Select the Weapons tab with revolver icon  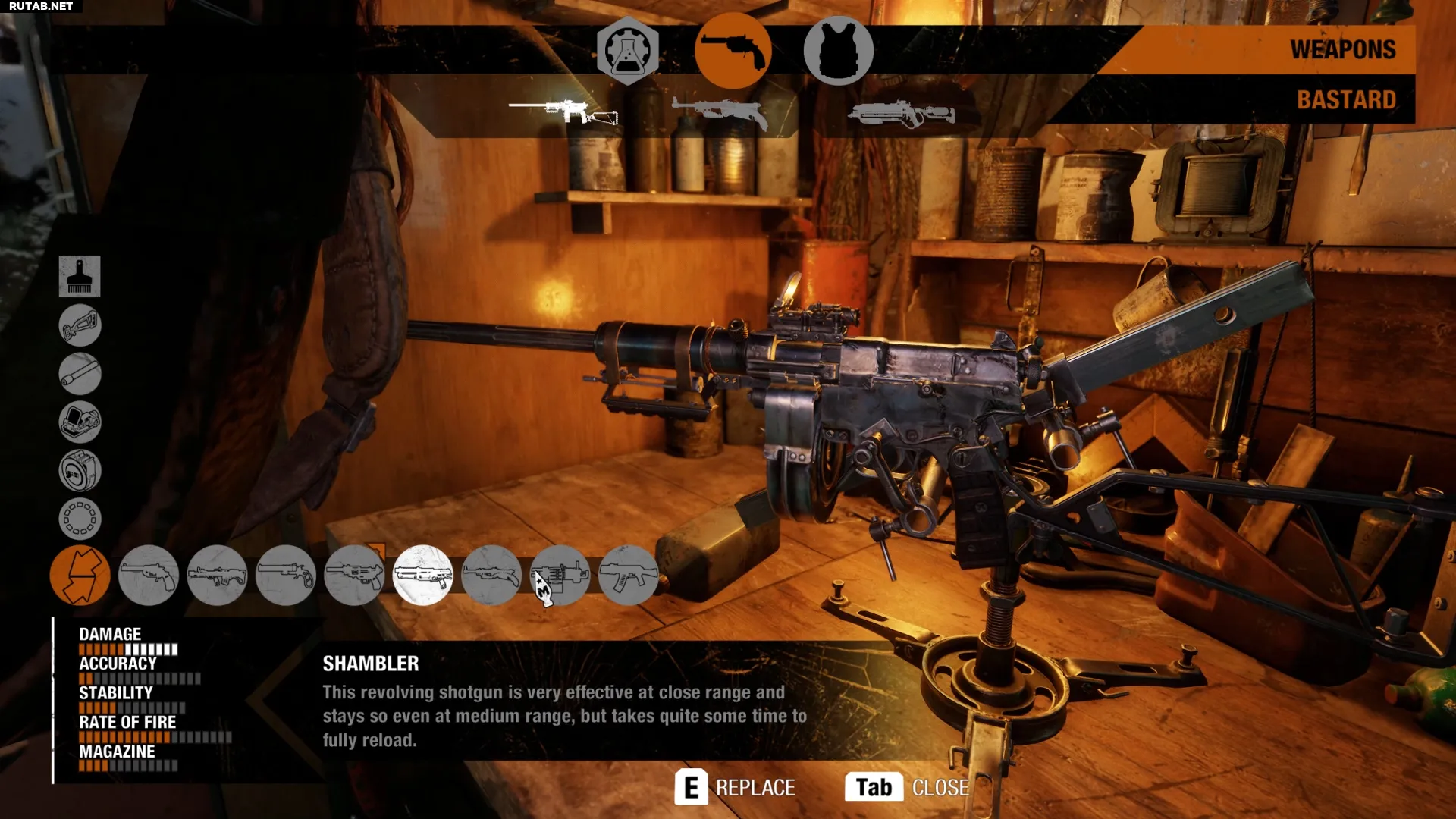point(733,51)
